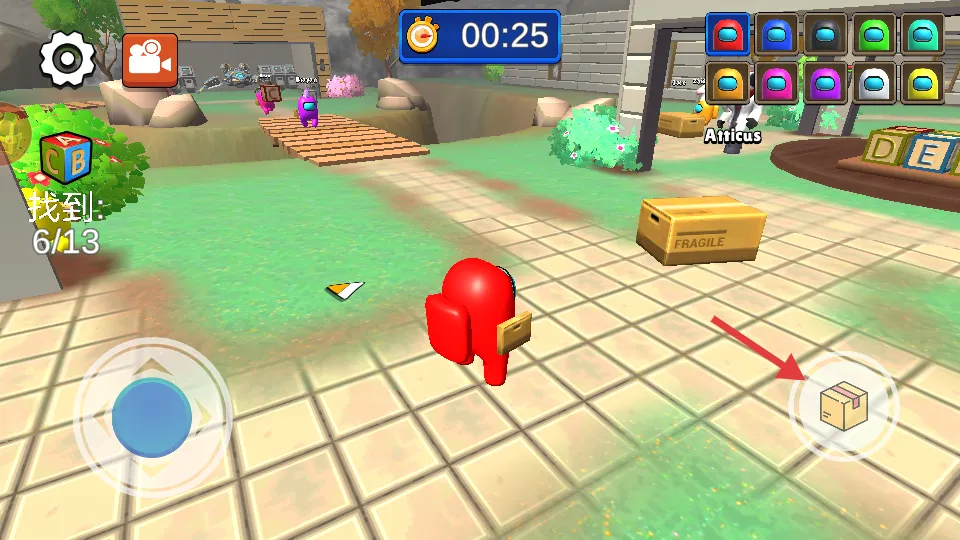Select the blue crewmate portrait
Viewport: 960px width, 540px height.
tap(776, 35)
